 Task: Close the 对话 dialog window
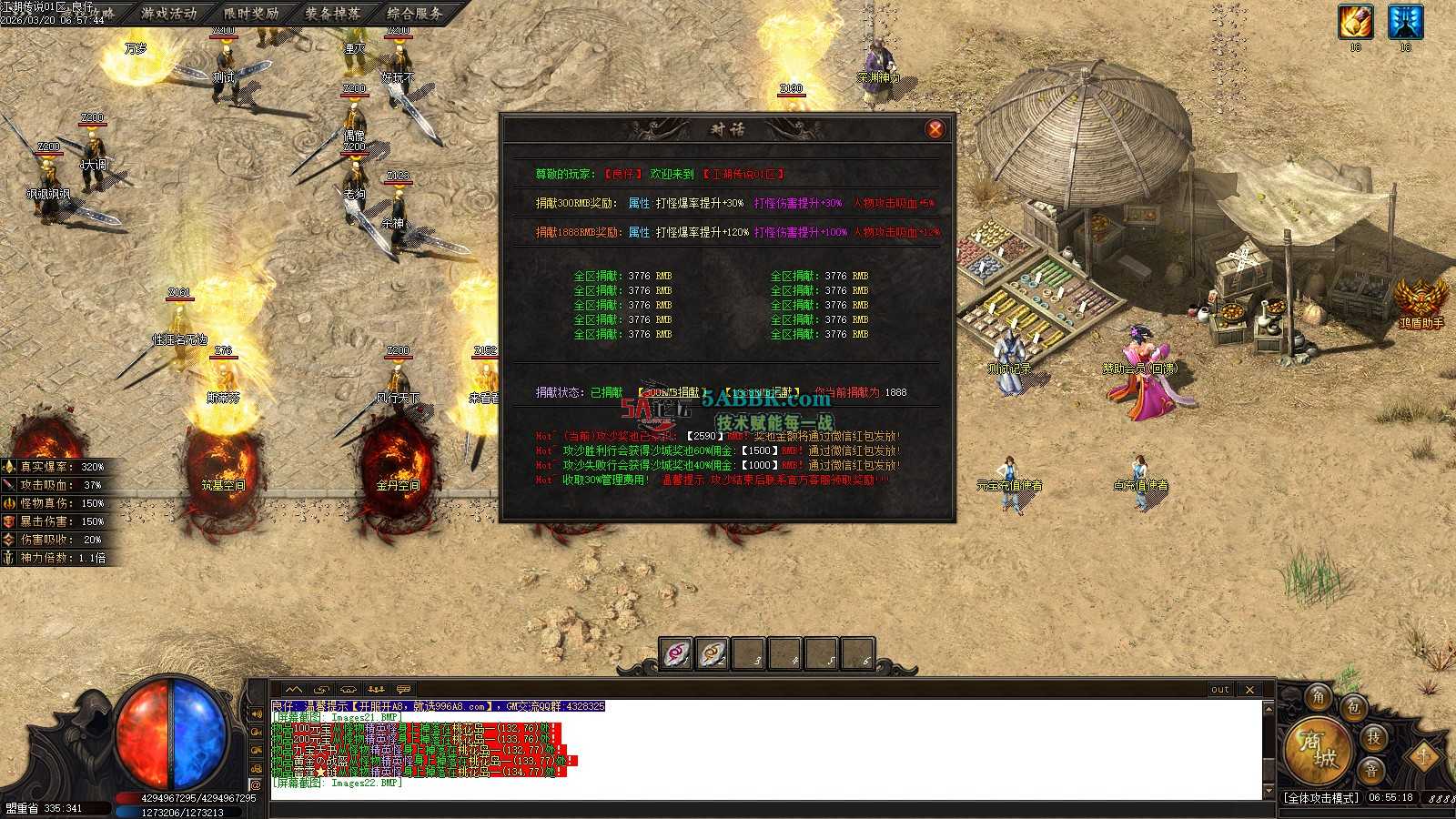pyautogui.click(x=935, y=129)
